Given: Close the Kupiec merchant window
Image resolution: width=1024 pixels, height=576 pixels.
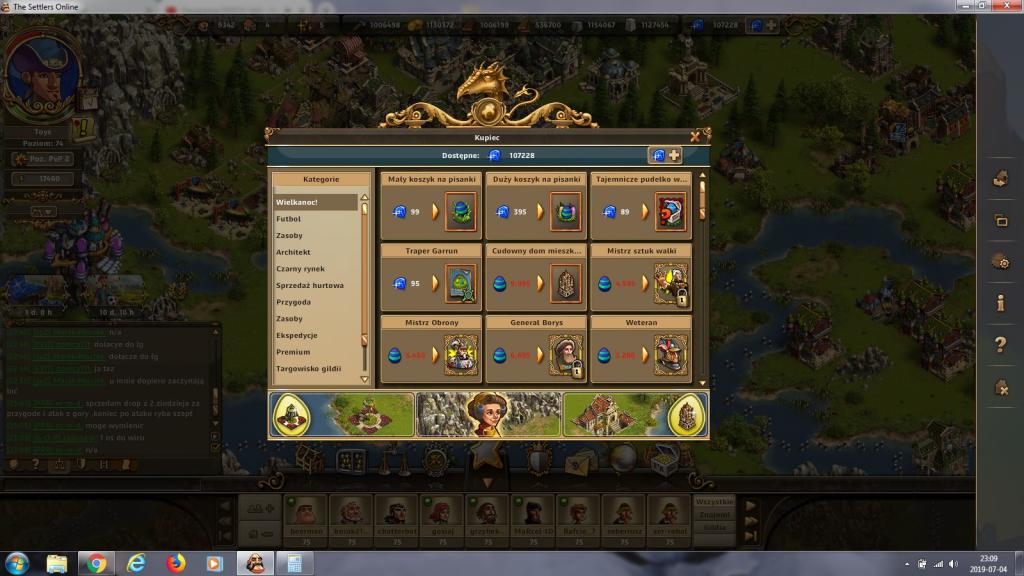Looking at the screenshot, I should coord(695,136).
